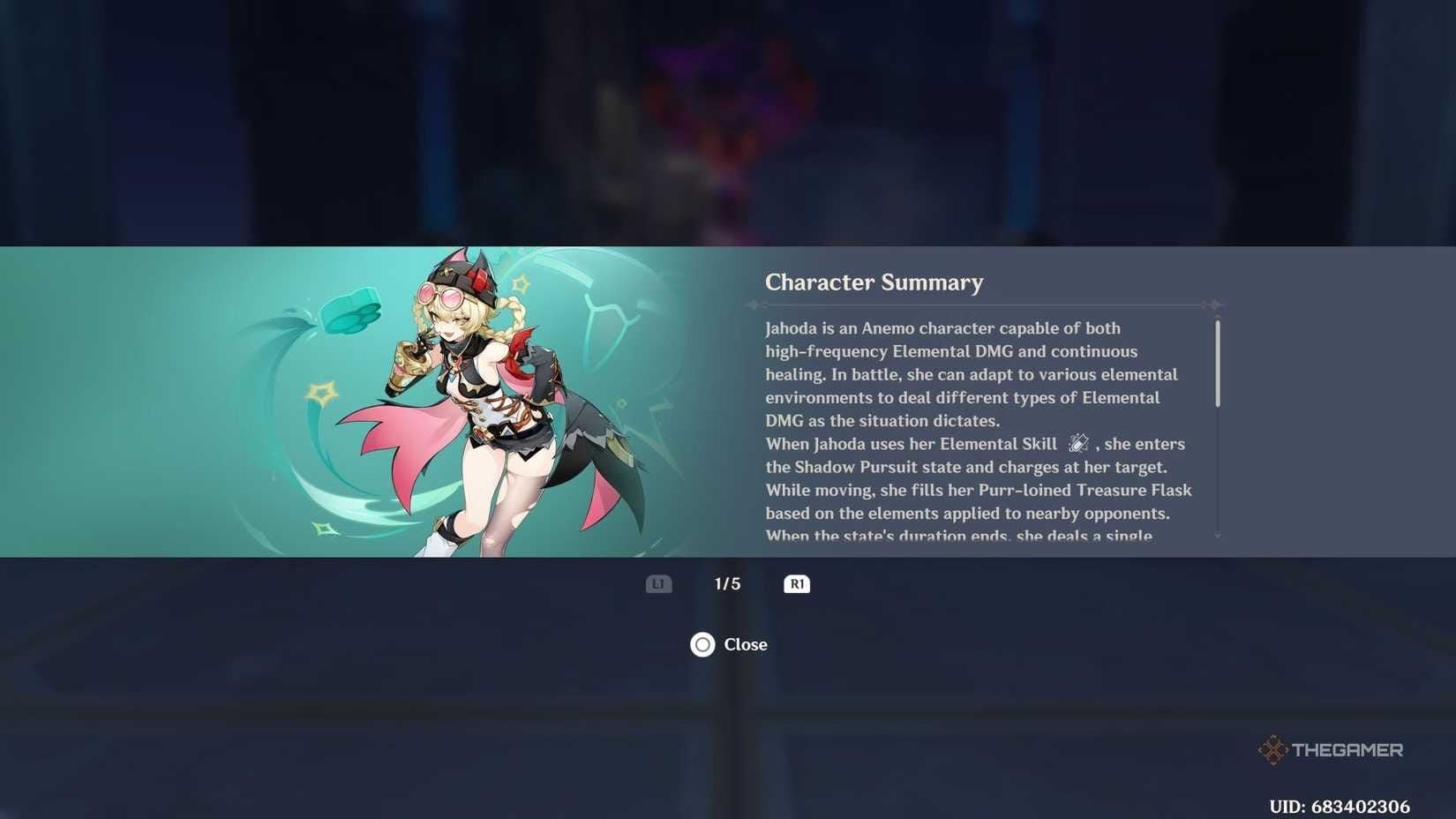Select the circle Close prompt icon
1456x819 pixels.
(x=702, y=644)
